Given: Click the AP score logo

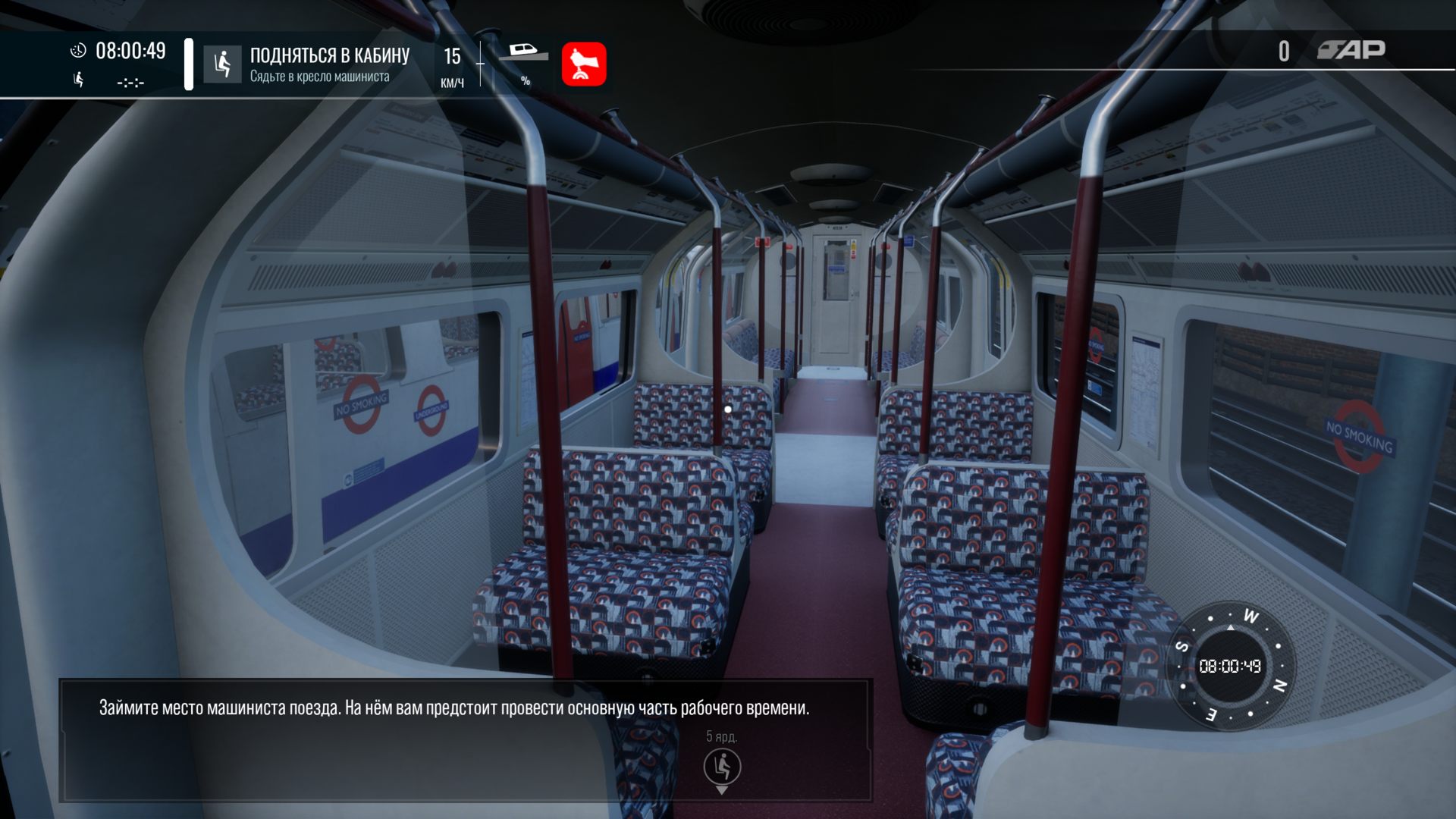Looking at the screenshot, I should pos(1351,50).
